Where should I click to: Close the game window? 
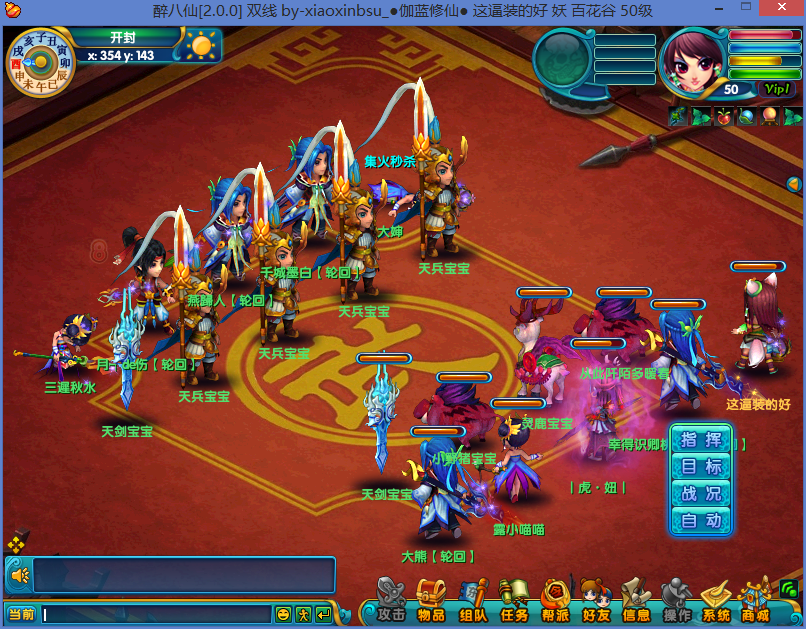click(781, 9)
